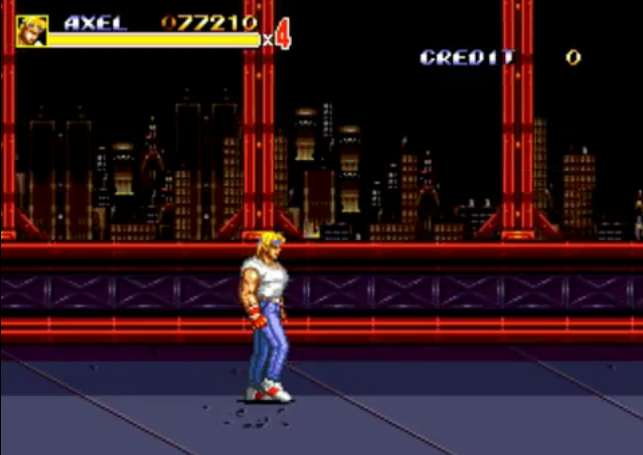Image resolution: width=643 pixels, height=455 pixels.
Task: Click Axel's character portrait icon
Action: [31, 31]
